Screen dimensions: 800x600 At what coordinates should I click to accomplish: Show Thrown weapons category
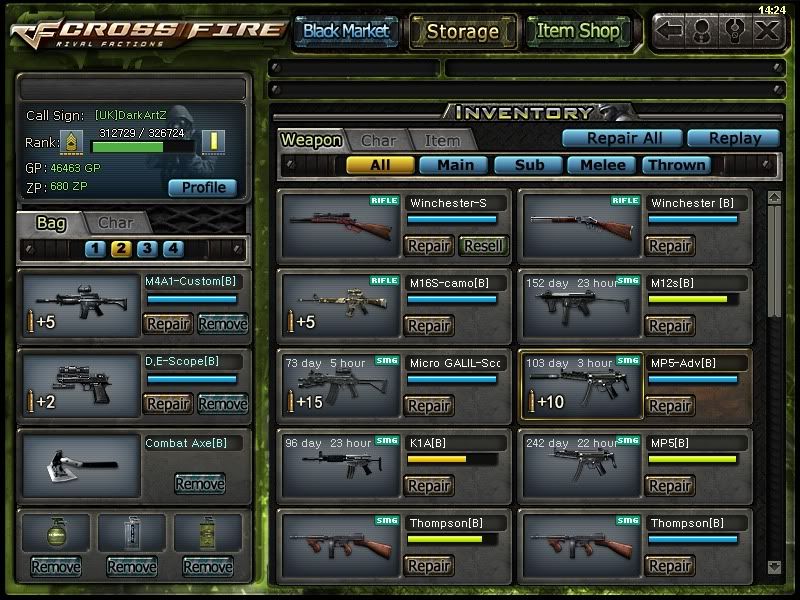pos(677,165)
